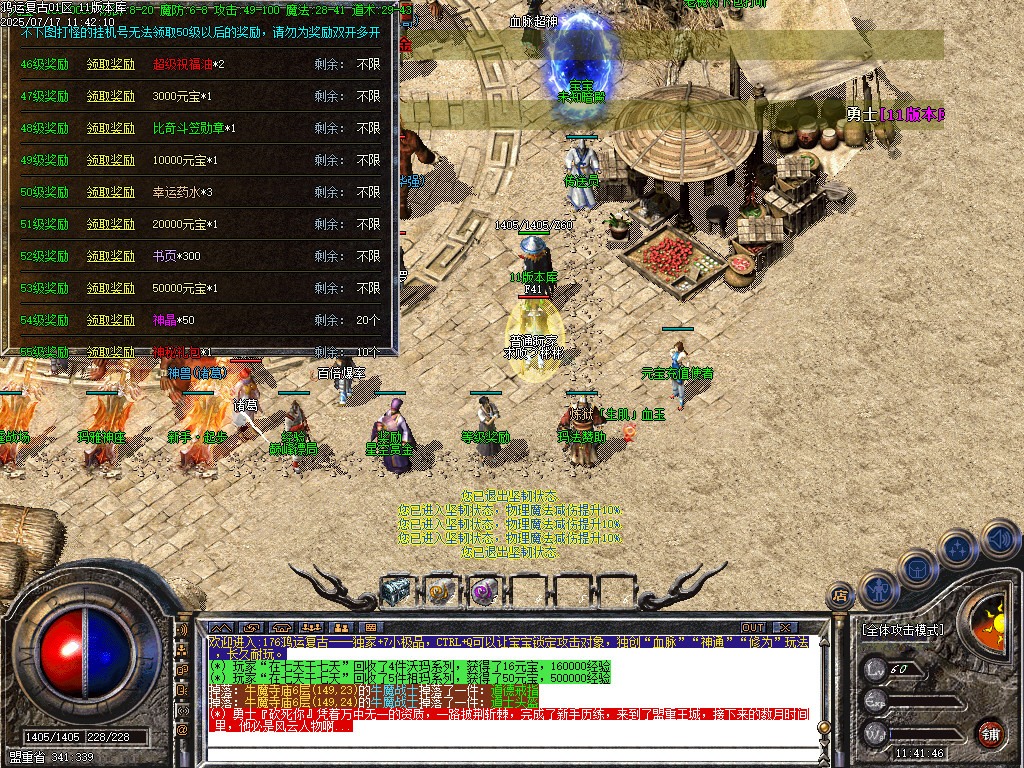Claim the level 51 reward of 20000 元宝

coord(110,225)
